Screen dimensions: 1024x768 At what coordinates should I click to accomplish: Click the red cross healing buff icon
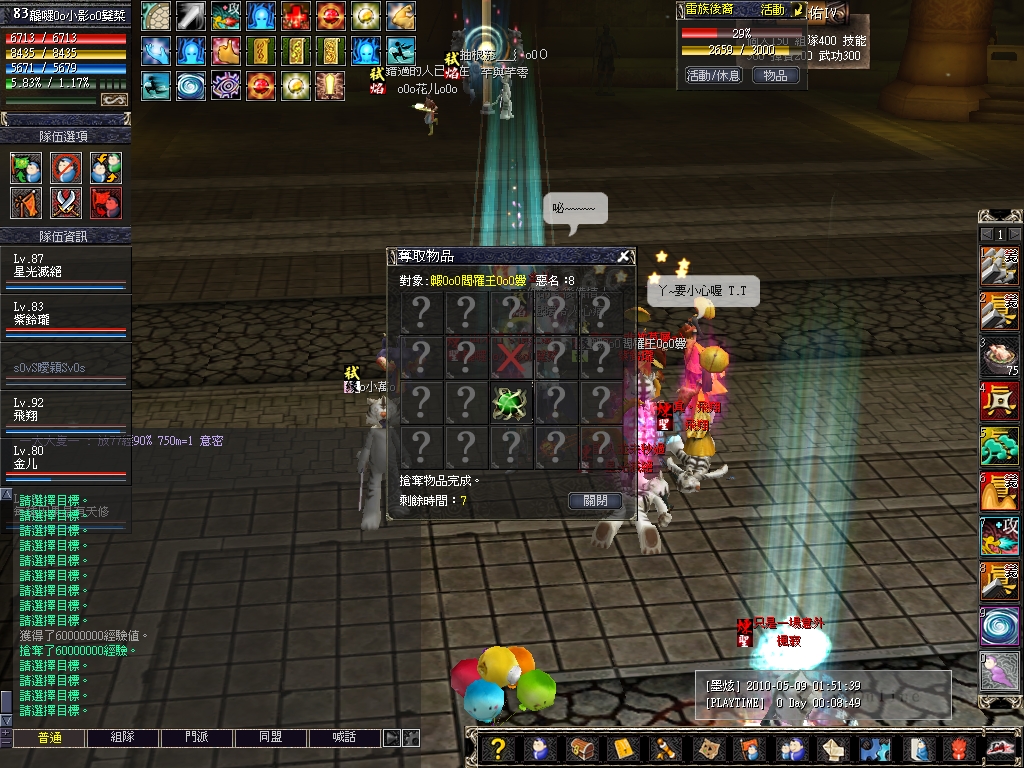(x=294, y=16)
